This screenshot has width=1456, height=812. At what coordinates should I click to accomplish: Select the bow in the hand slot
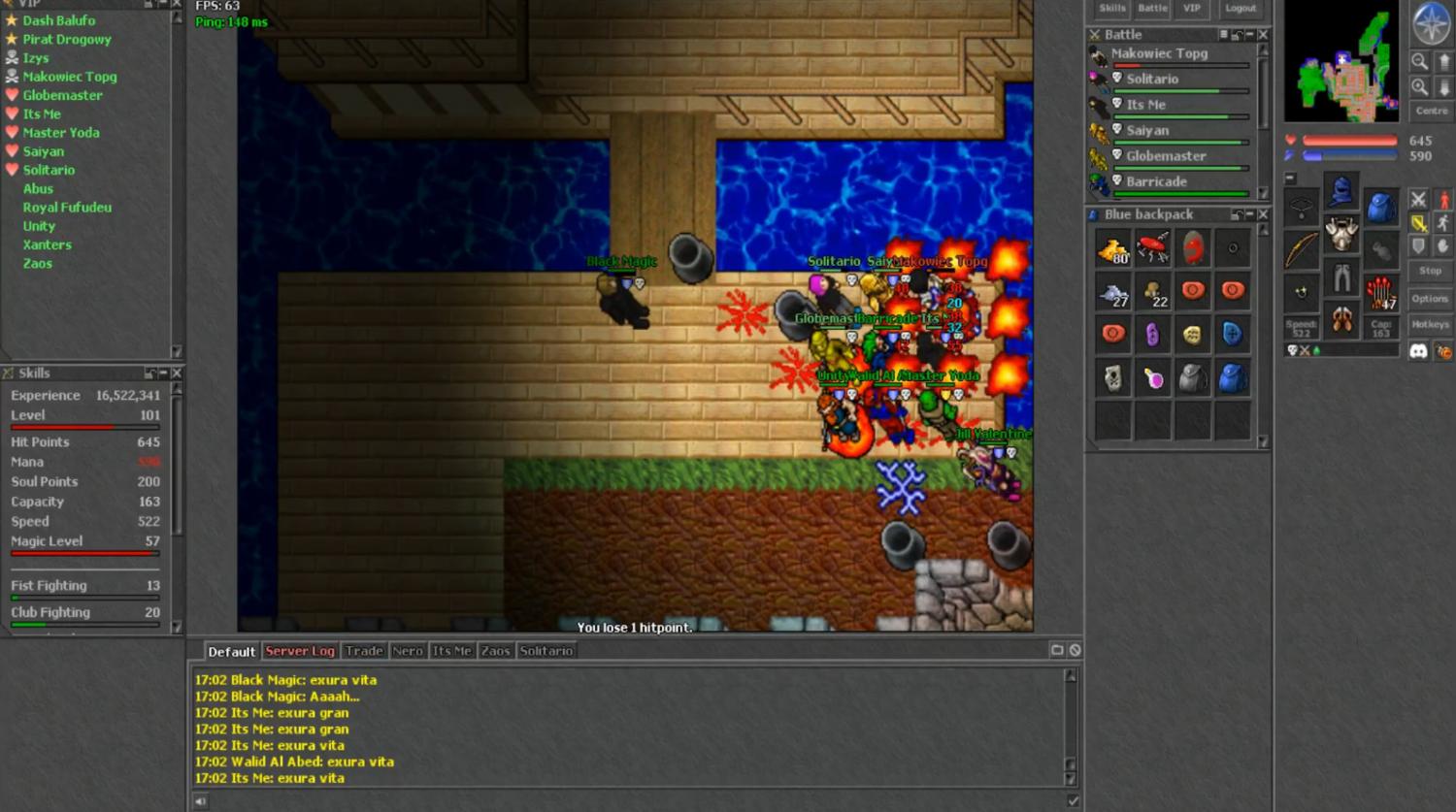pyautogui.click(x=1301, y=249)
